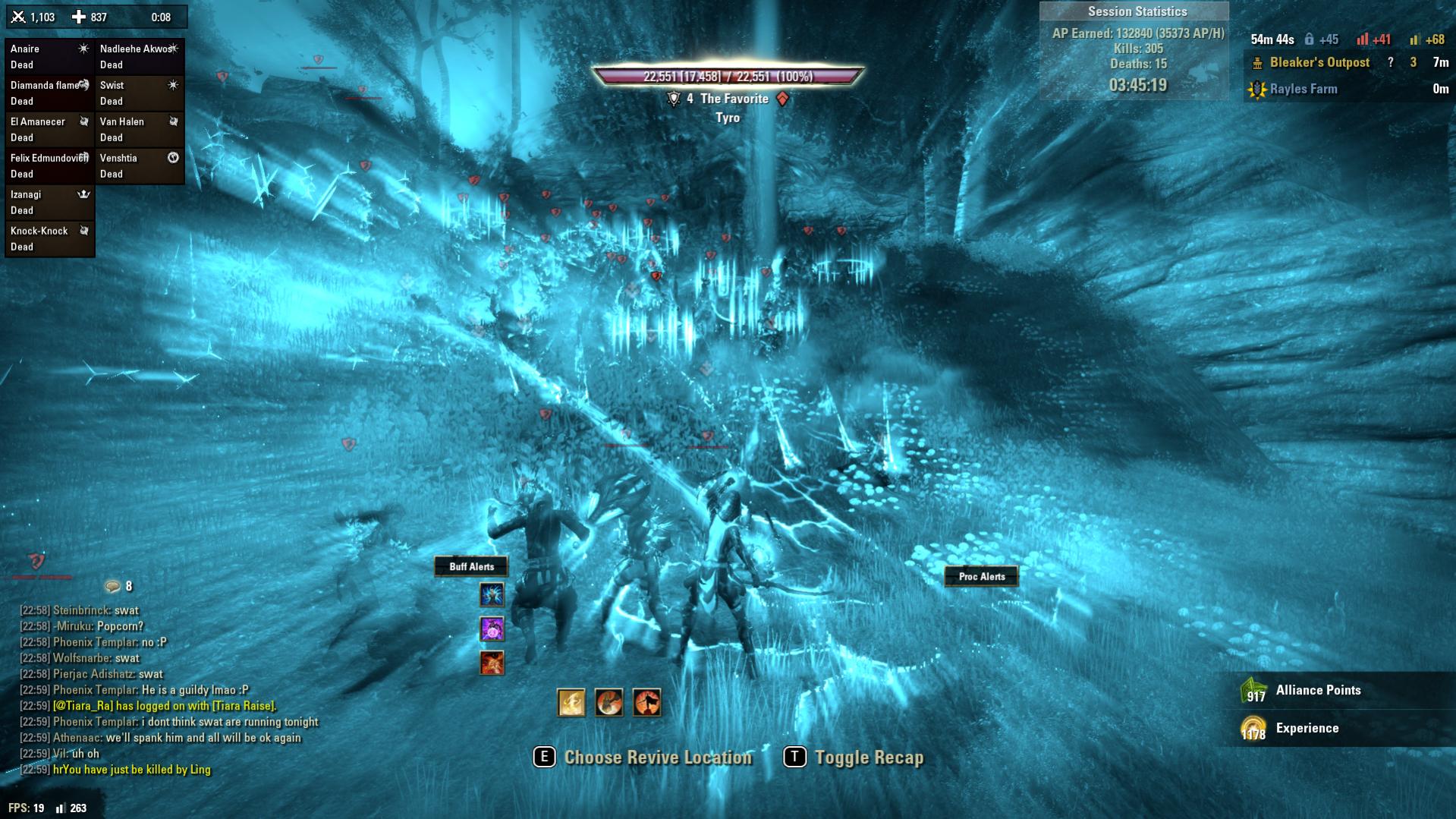1456x819 pixels.
Task: Select the purple orb buff icon
Action: pyautogui.click(x=492, y=628)
